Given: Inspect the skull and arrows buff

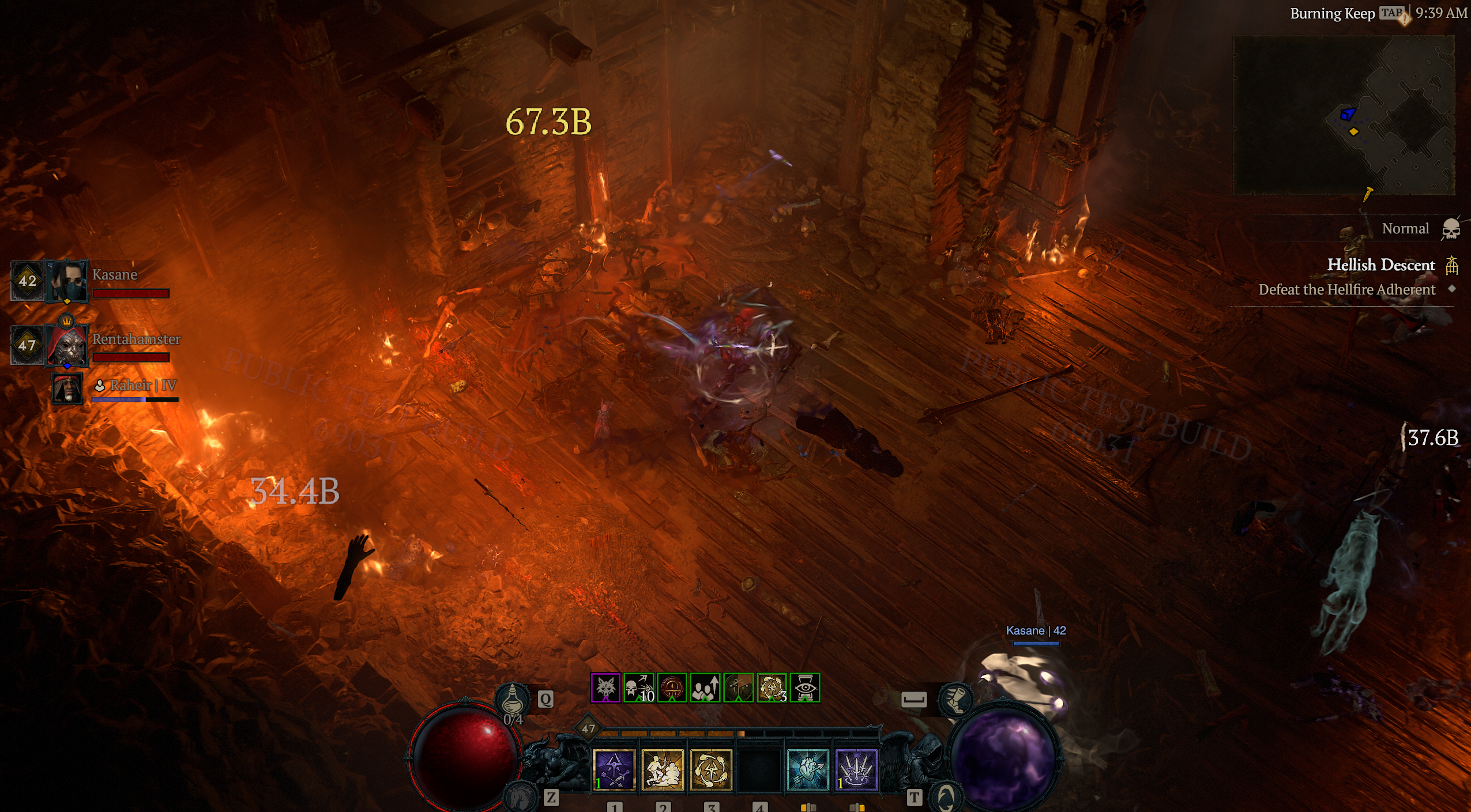Looking at the screenshot, I should (x=639, y=688).
